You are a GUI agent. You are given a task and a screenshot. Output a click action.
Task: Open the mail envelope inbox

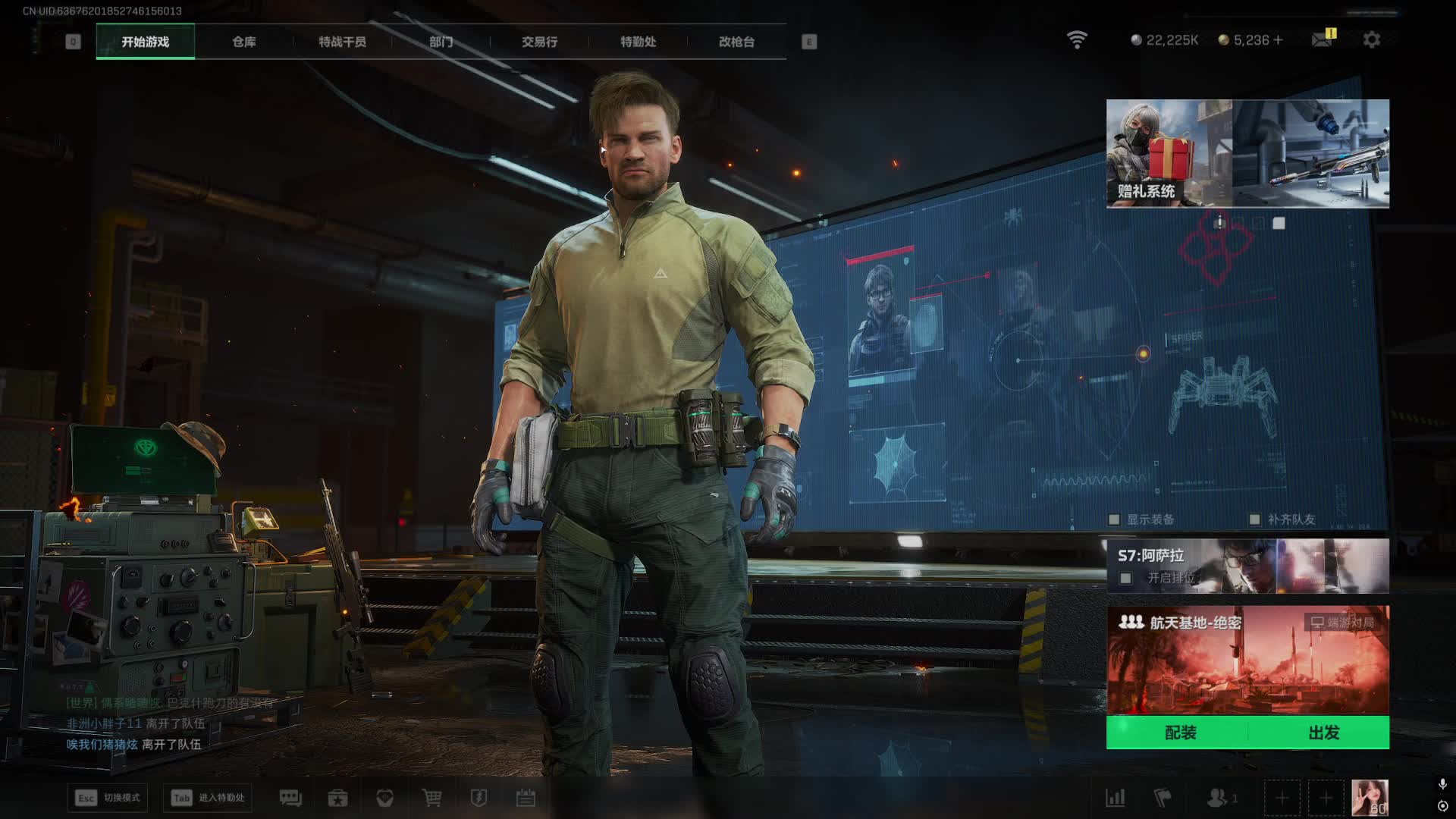(x=1322, y=39)
